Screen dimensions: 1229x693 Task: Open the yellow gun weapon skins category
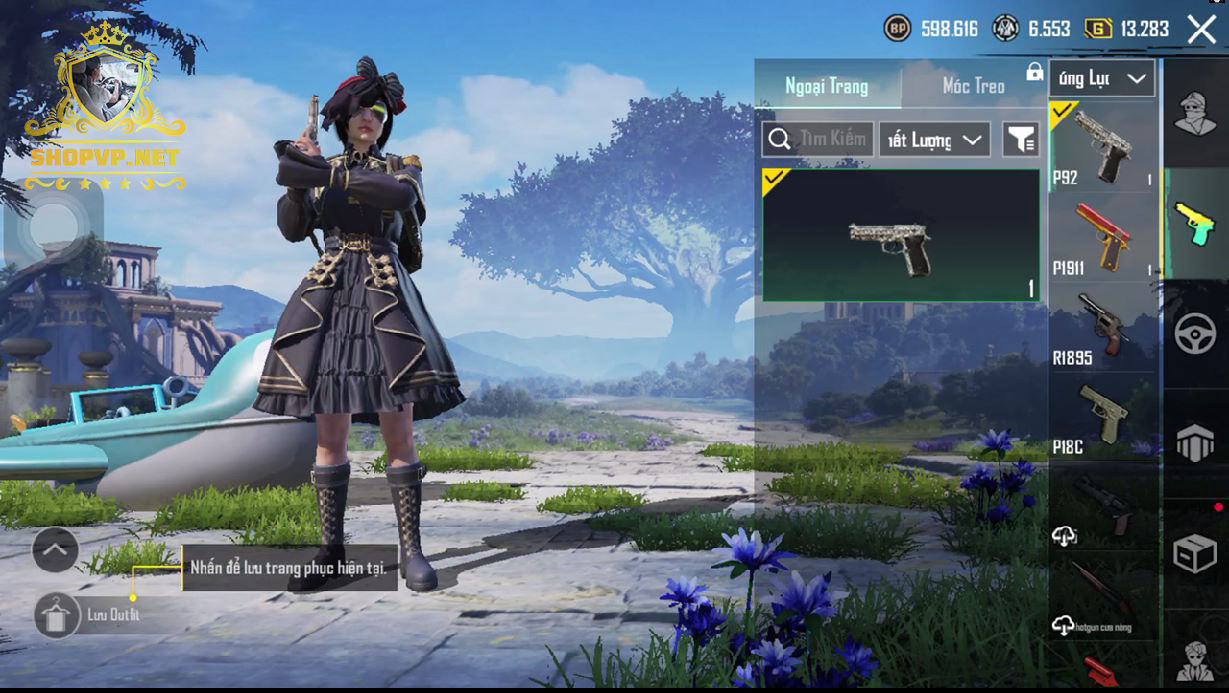[x=1195, y=222]
